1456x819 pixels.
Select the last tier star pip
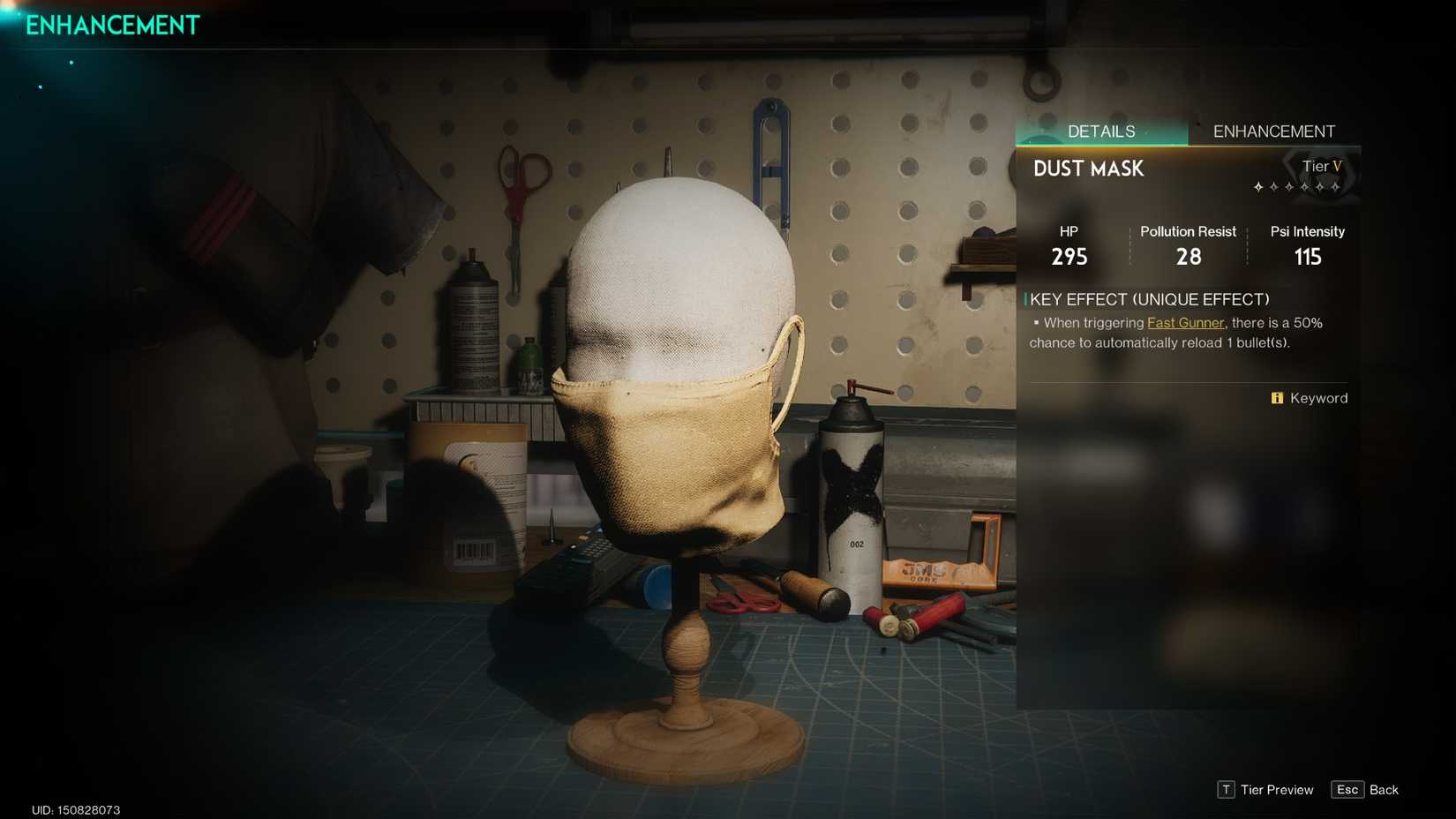pos(1335,187)
